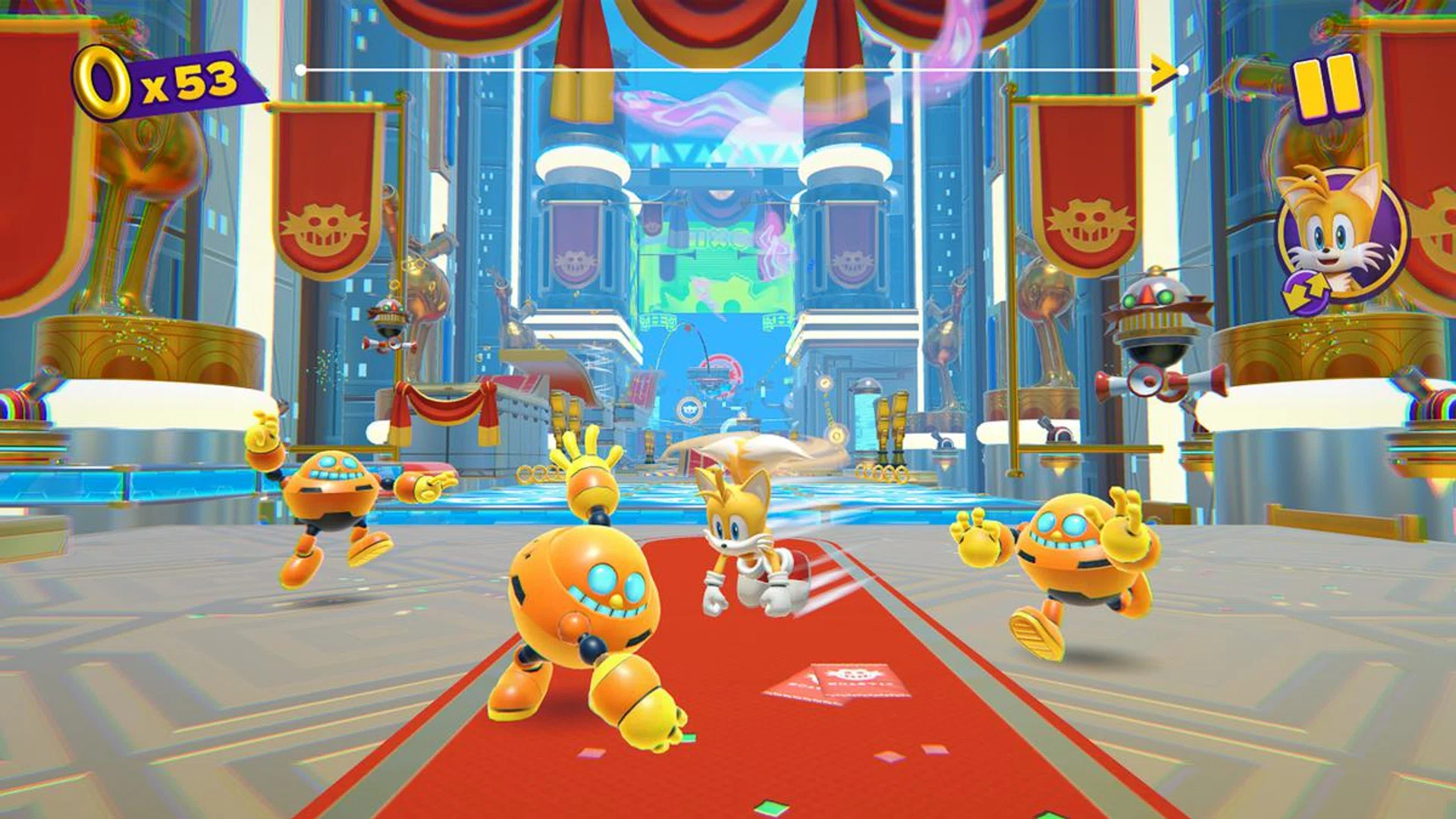The height and width of the screenshot is (819, 1456).
Task: Pause the game with the yellow pause button
Action: click(x=1326, y=87)
